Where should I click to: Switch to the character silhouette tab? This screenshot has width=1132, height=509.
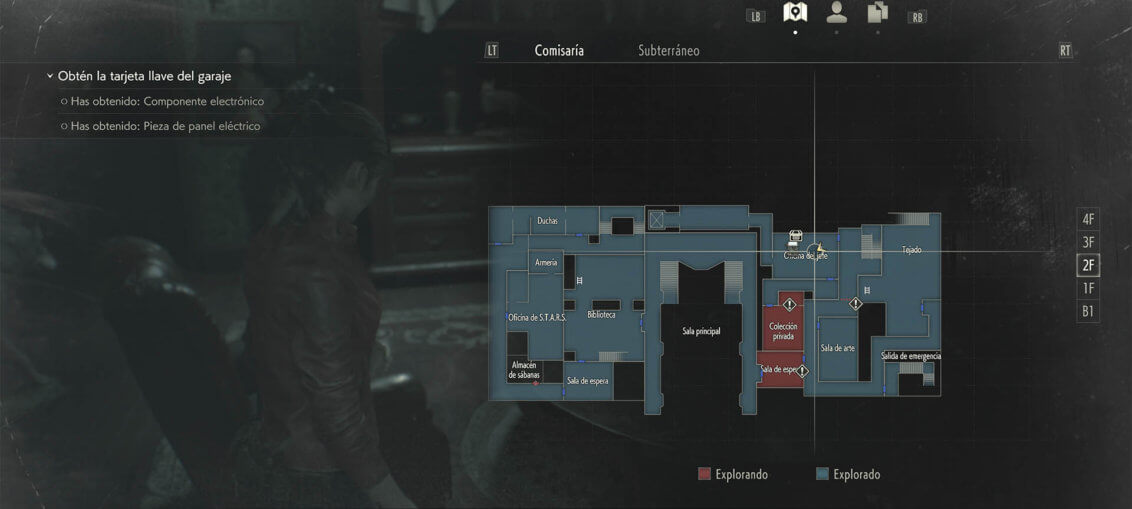tap(836, 13)
